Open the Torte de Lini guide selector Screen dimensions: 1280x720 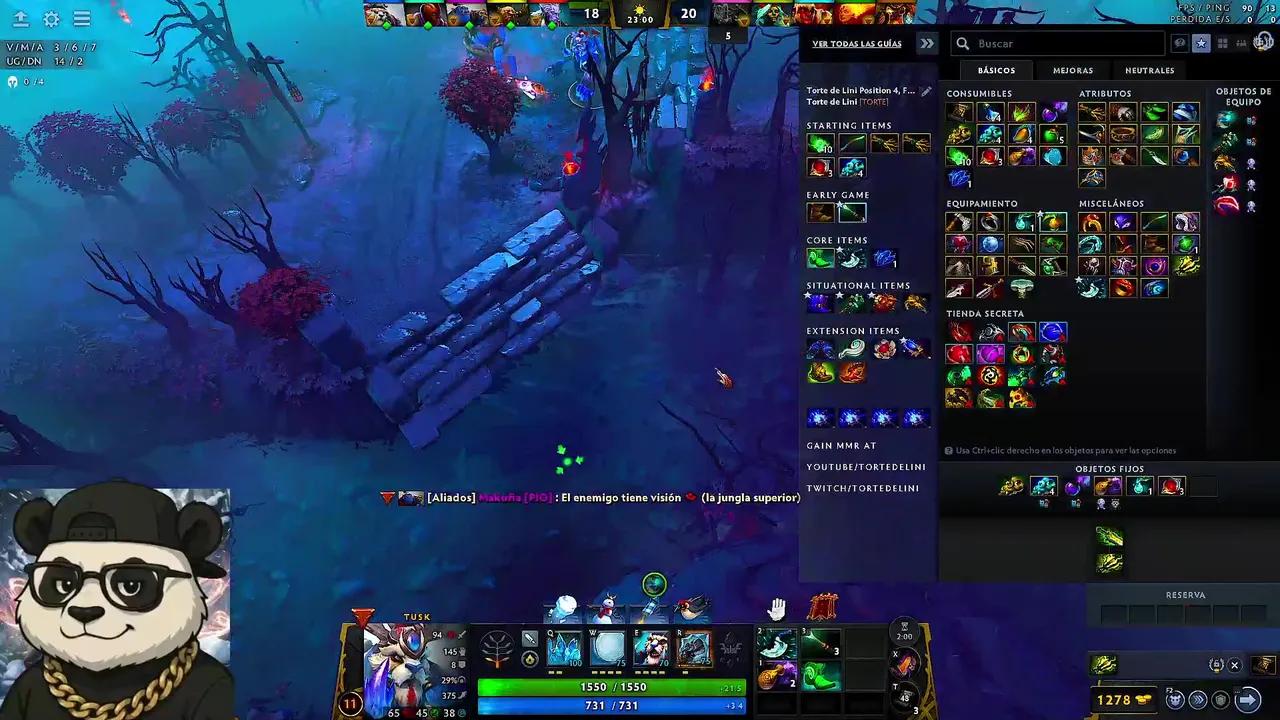(x=862, y=90)
